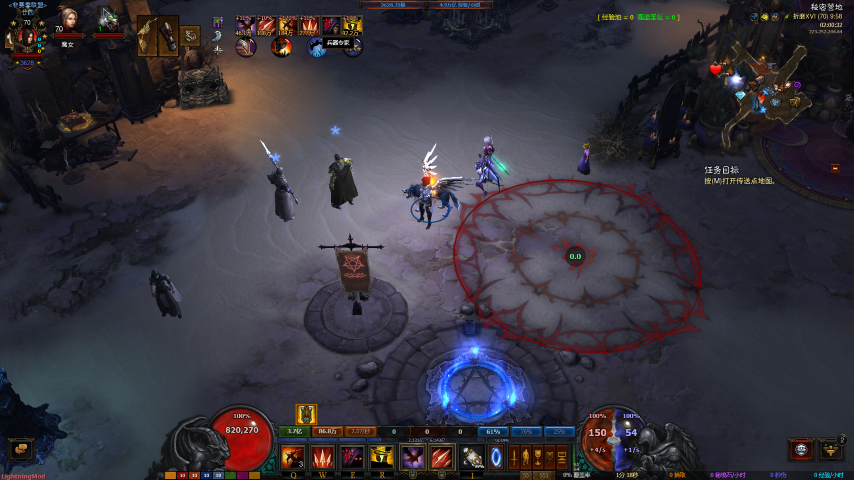854x480 pixels.
Task: Collapse the quest objective tracker
Action: [x=834, y=169]
